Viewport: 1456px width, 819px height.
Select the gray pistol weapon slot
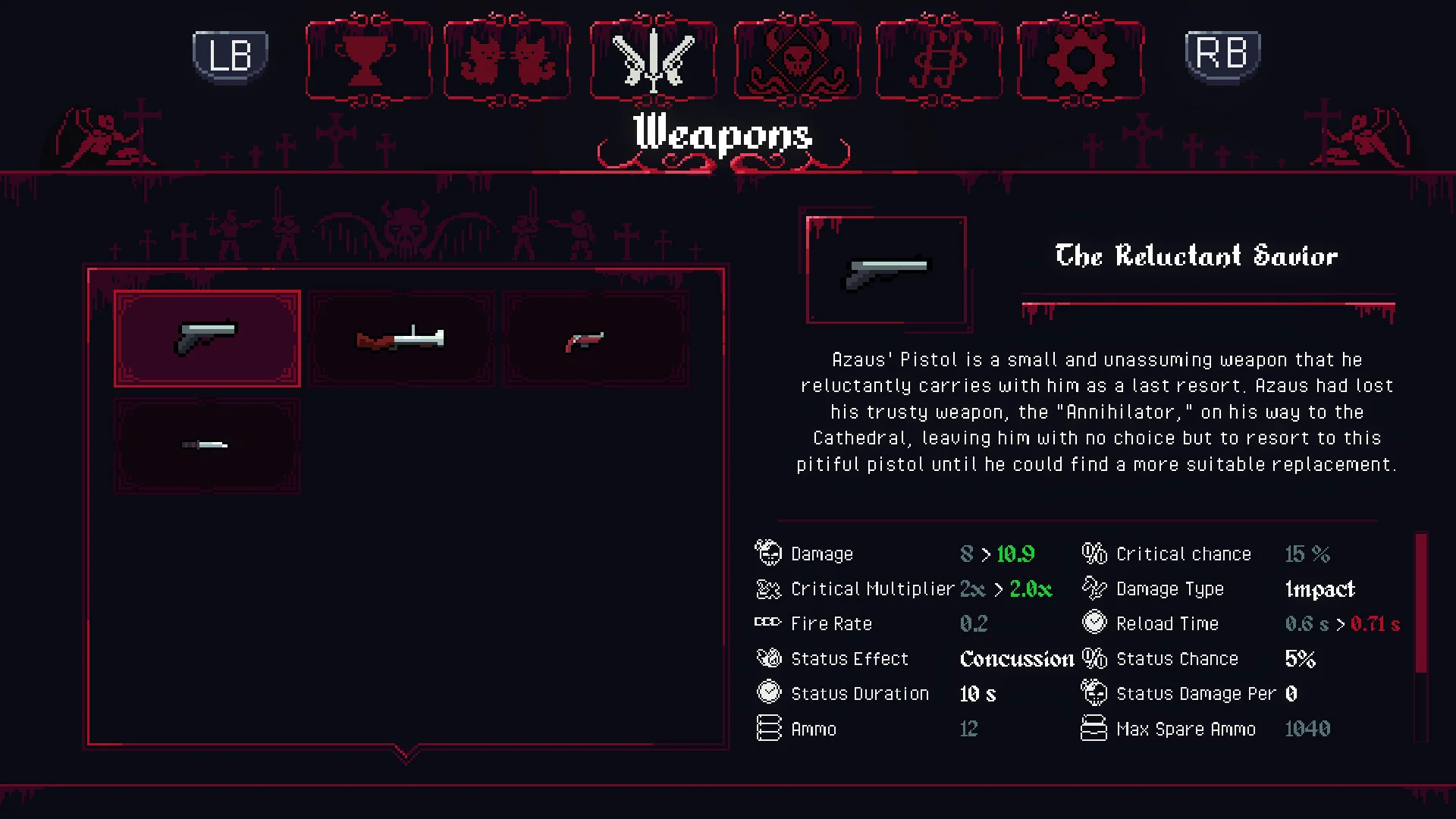207,338
